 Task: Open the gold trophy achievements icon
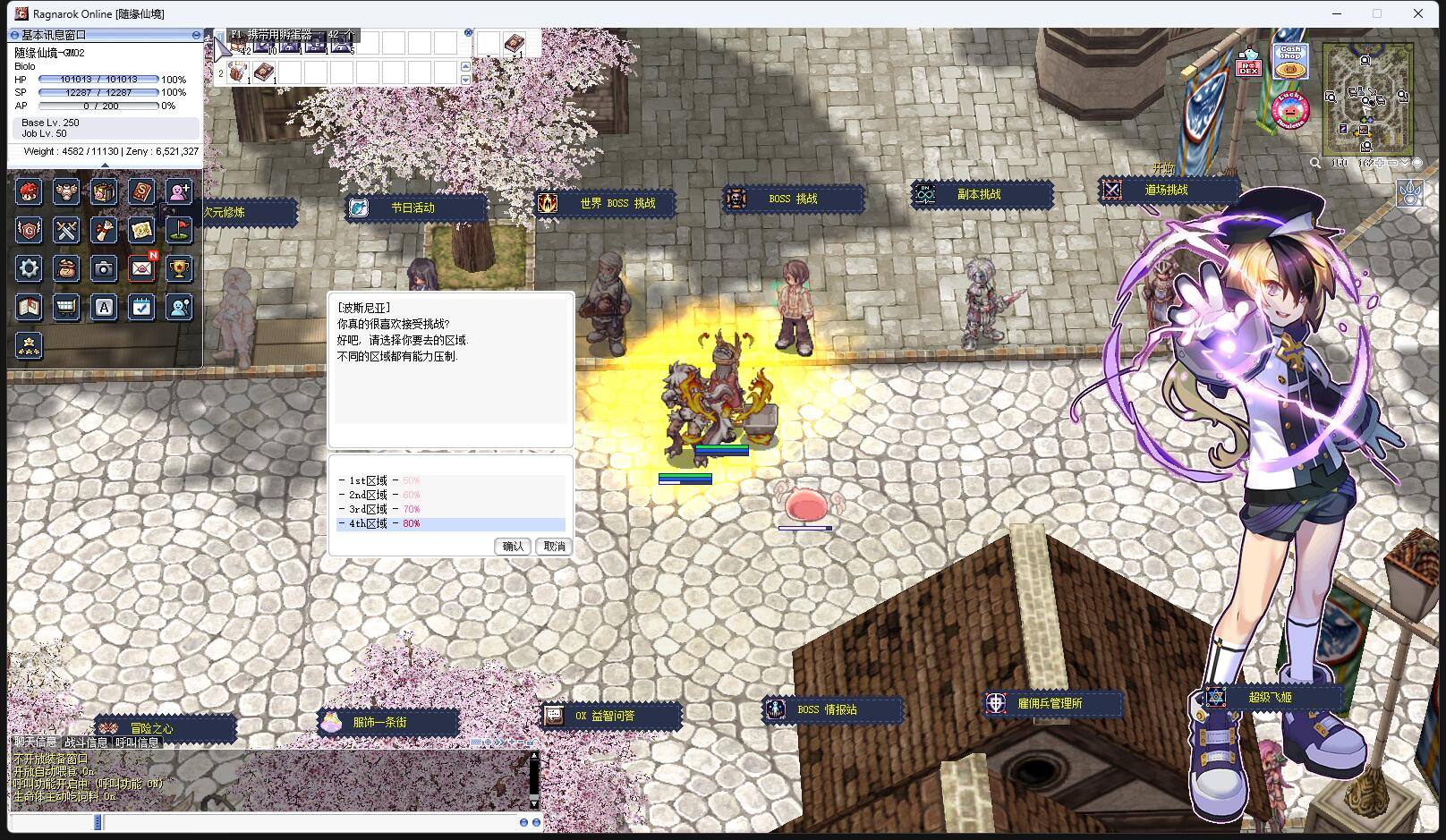pyautogui.click(x=179, y=268)
